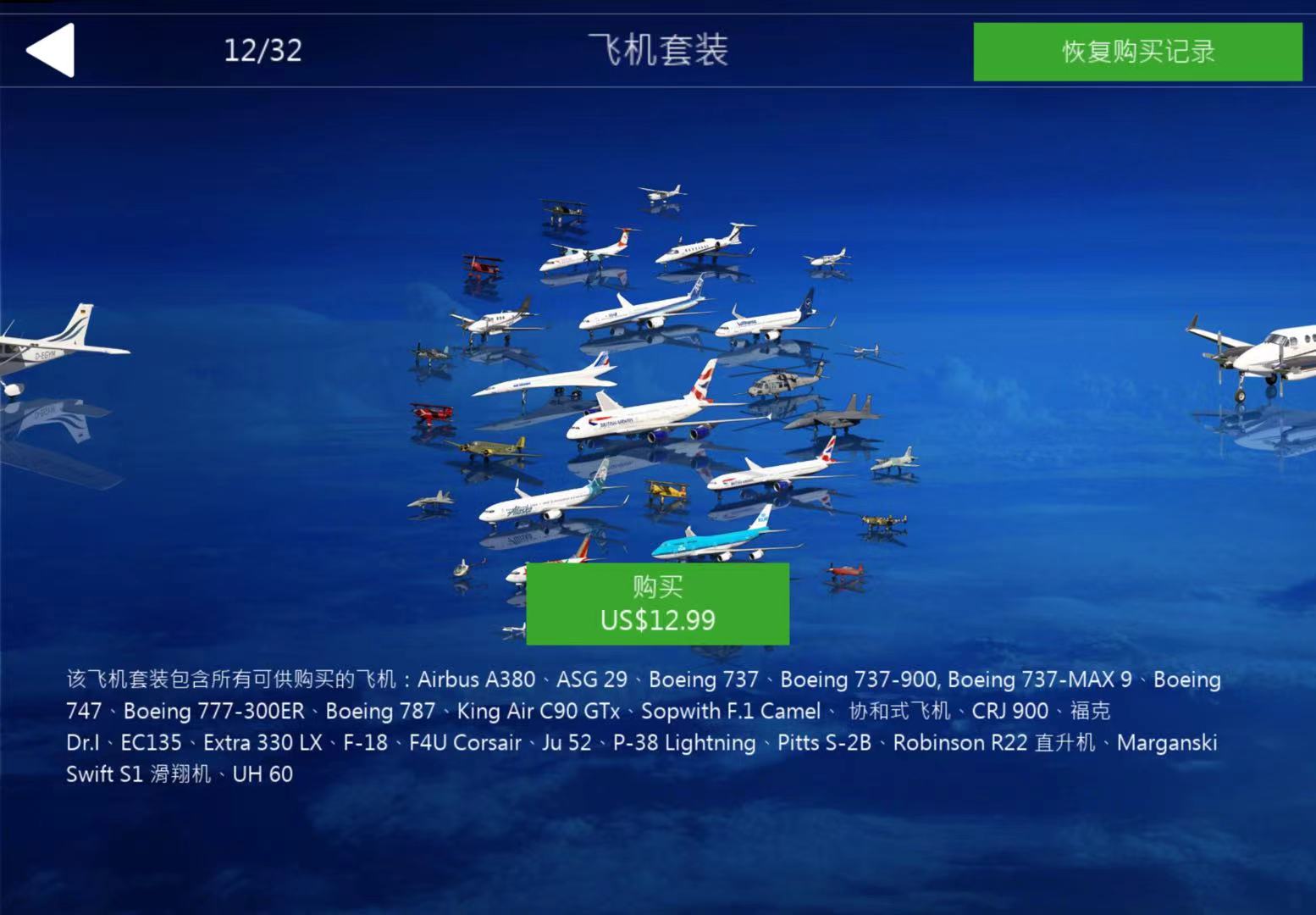Buy the aircraft bundle for US$12.99
This screenshot has height=915, width=1316.
click(x=657, y=603)
